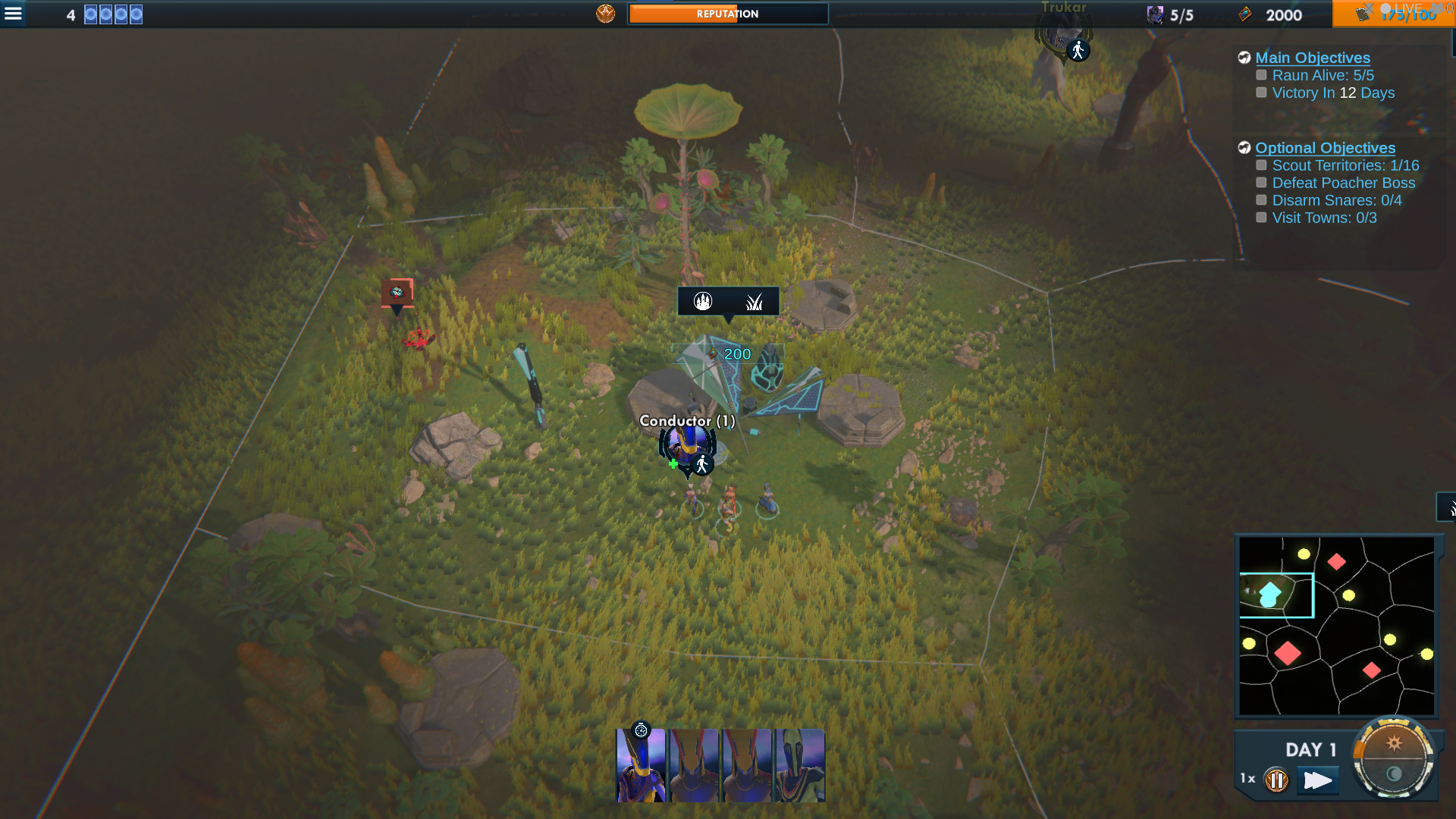1456x819 pixels.
Task: Click the Defeat Poacher Boss objective
Action: [1343, 183]
